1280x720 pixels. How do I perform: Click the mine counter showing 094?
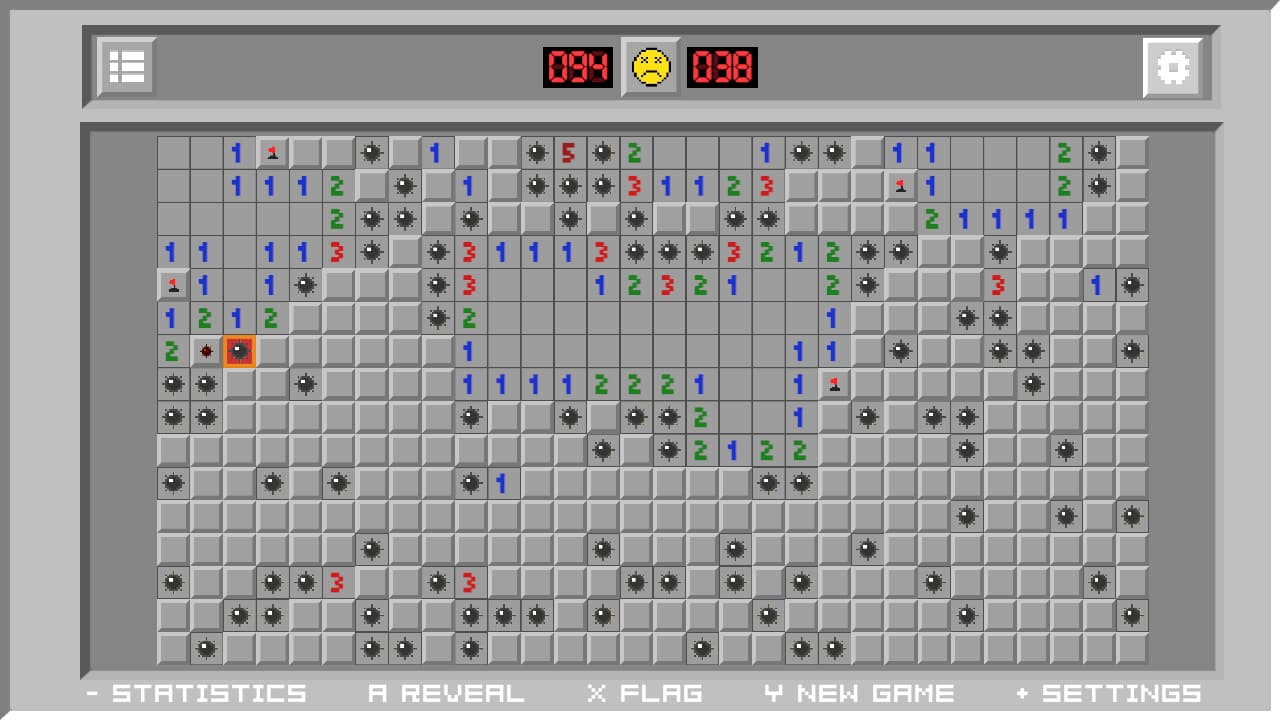[578, 67]
